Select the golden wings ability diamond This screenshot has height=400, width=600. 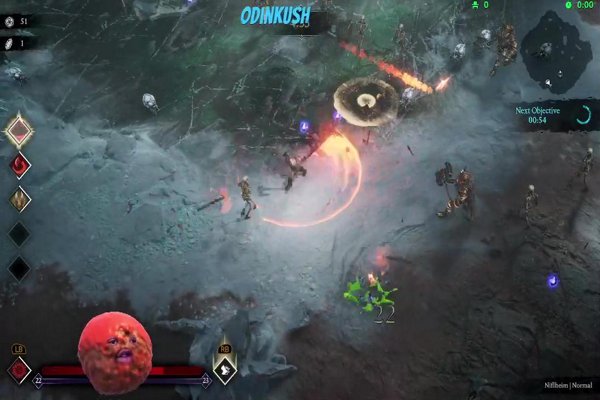pyautogui.click(x=19, y=199)
